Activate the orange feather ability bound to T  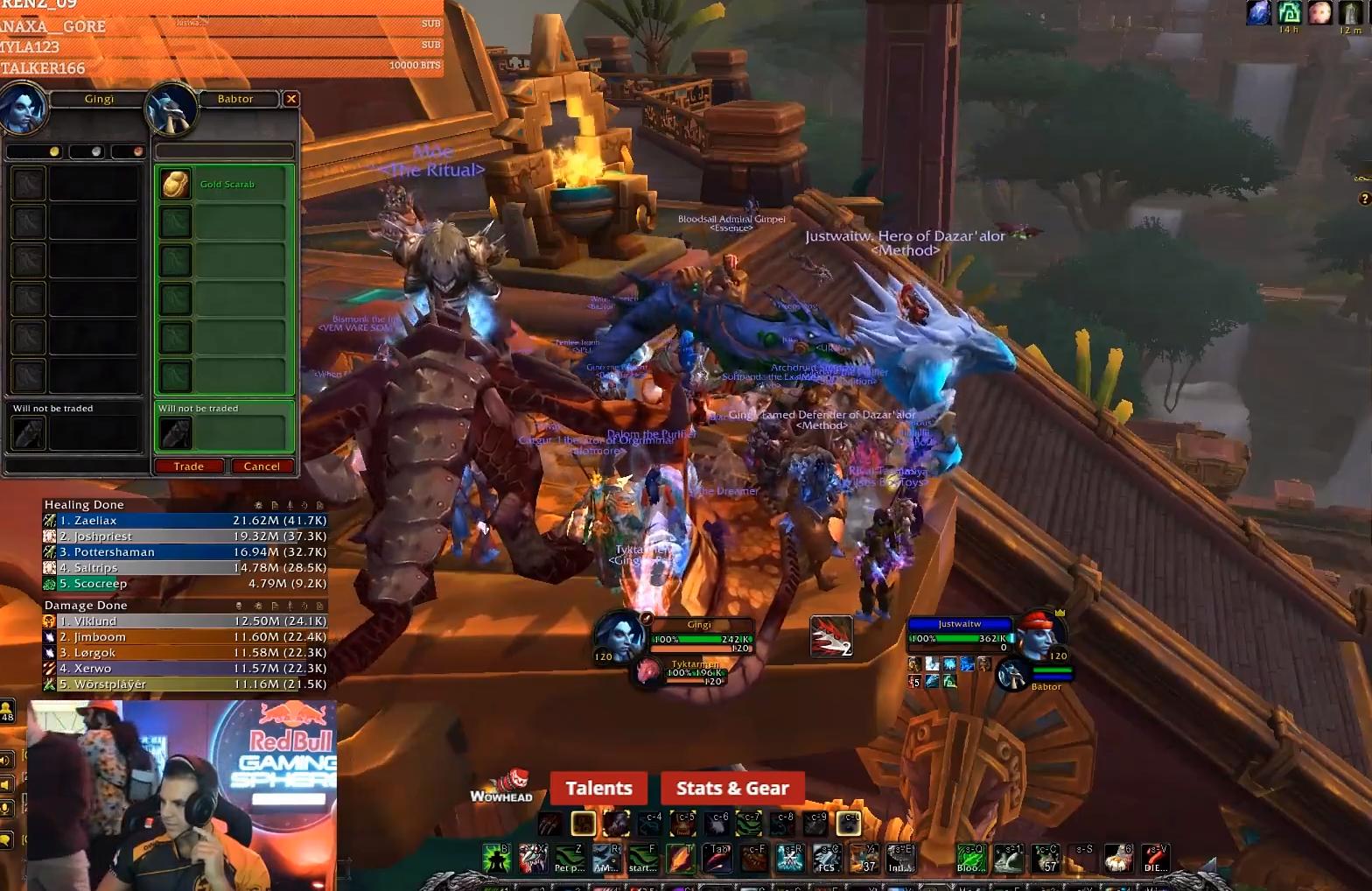[680, 859]
